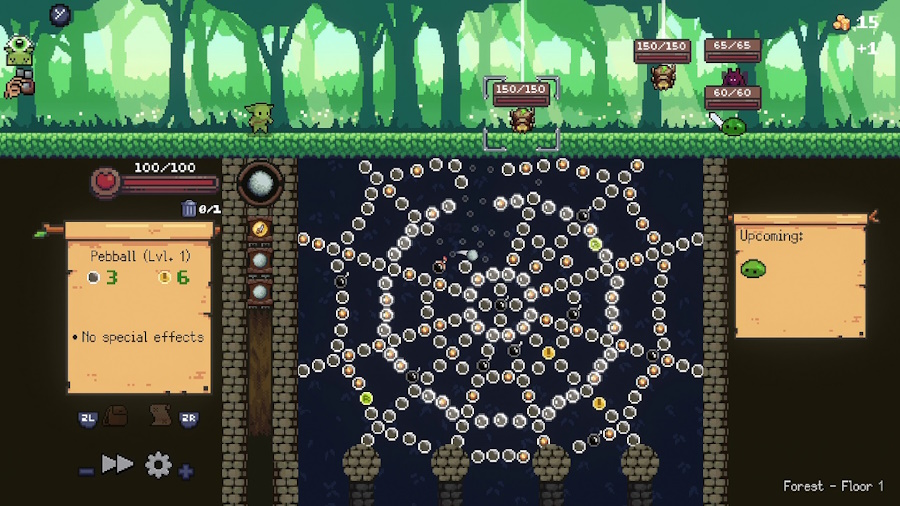Target the purple bat with 65/65 health
Viewport: 900px width, 506px height.
coord(734,76)
